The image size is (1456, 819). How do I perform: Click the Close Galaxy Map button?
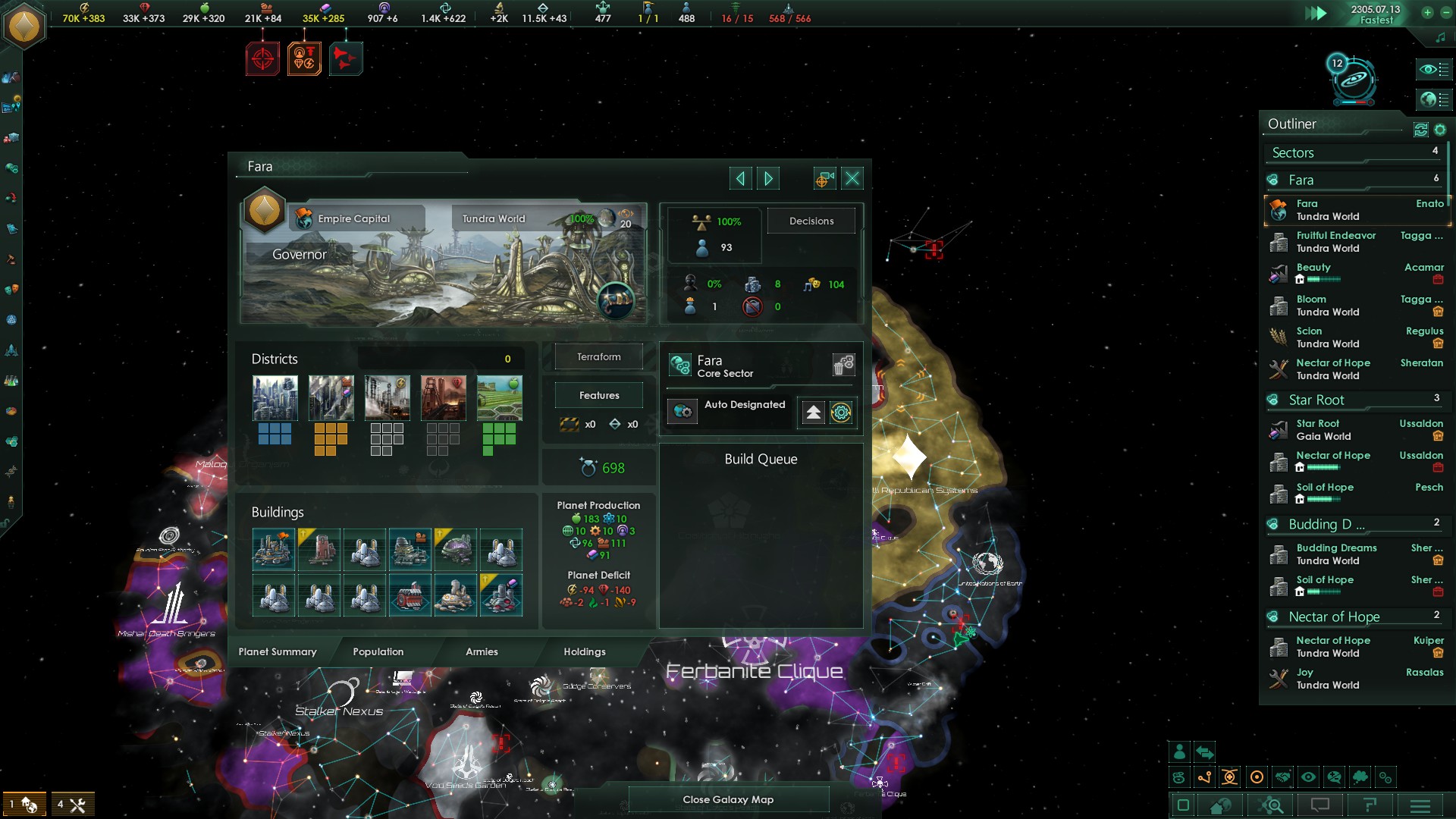[x=728, y=799]
